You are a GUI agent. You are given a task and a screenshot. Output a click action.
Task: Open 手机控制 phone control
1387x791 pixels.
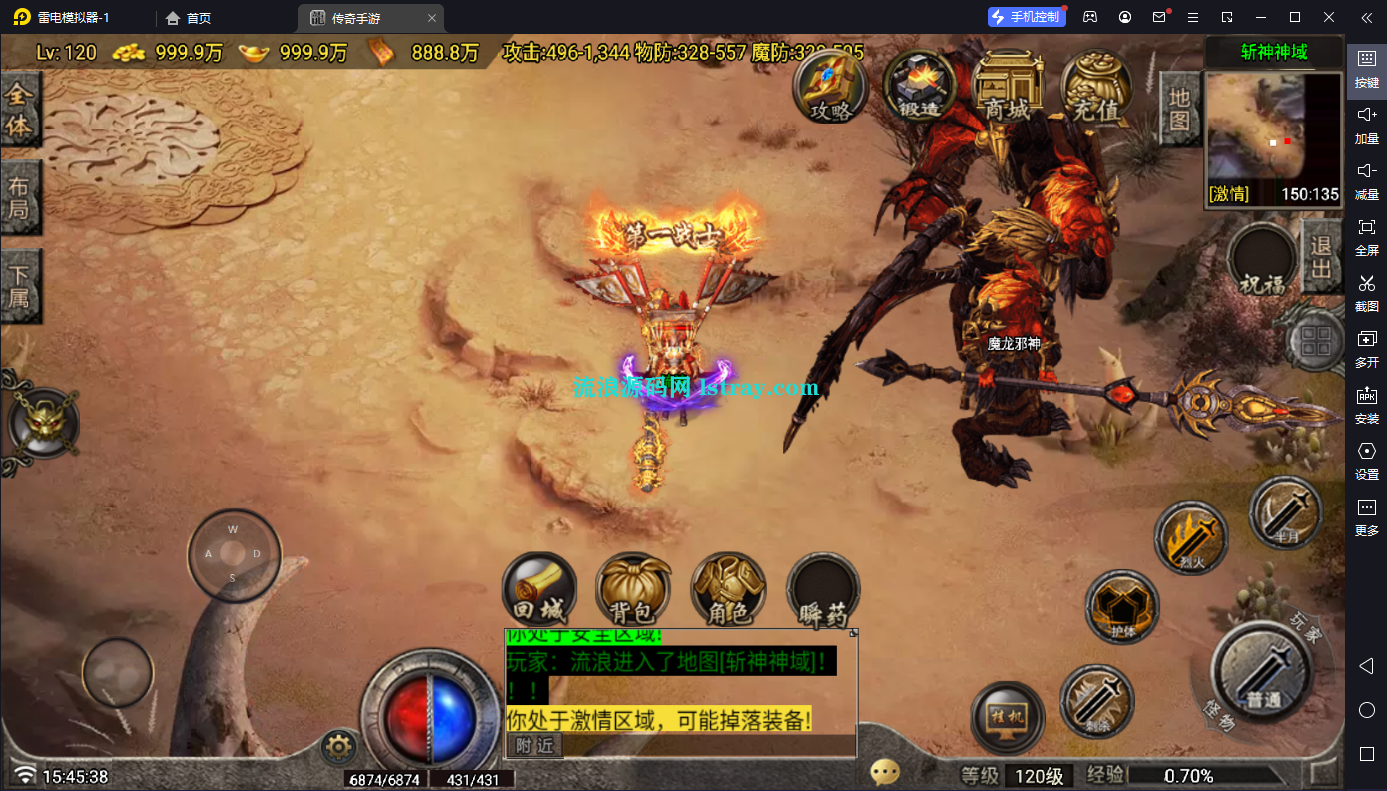[x=1026, y=16]
